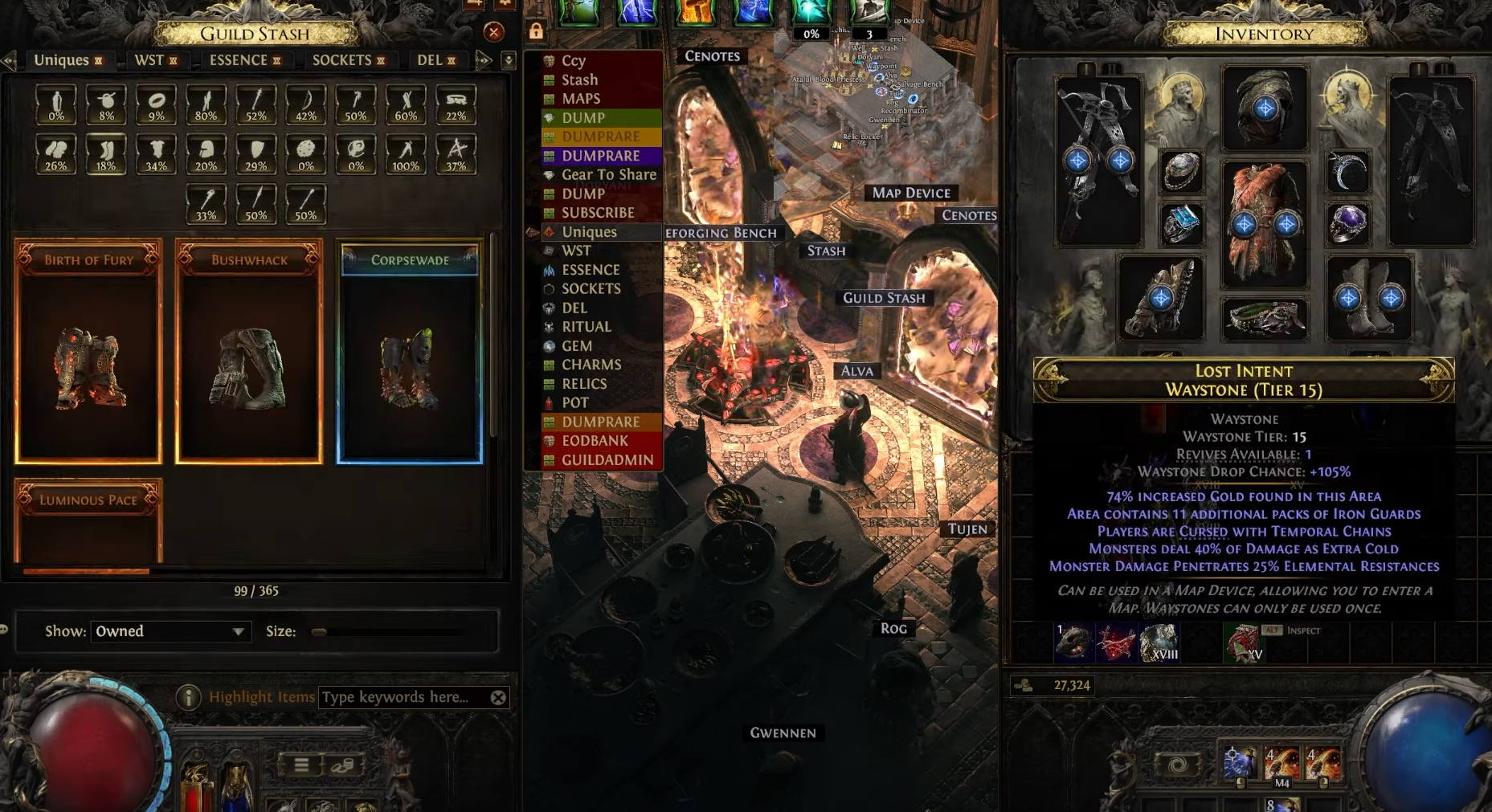Close the Guild Stash panel
The width and height of the screenshot is (1492, 812).
493,32
